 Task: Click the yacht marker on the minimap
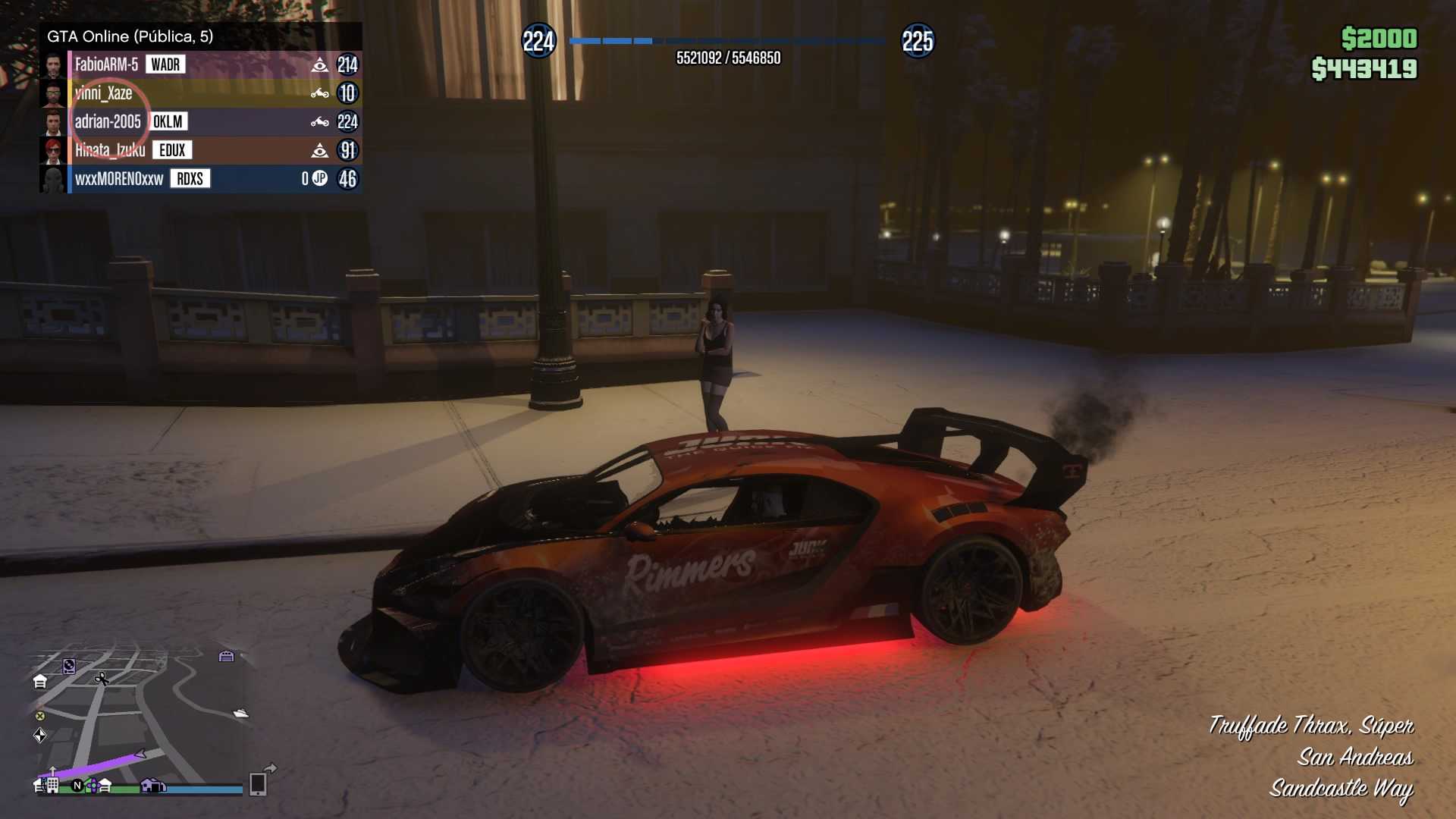point(241,713)
